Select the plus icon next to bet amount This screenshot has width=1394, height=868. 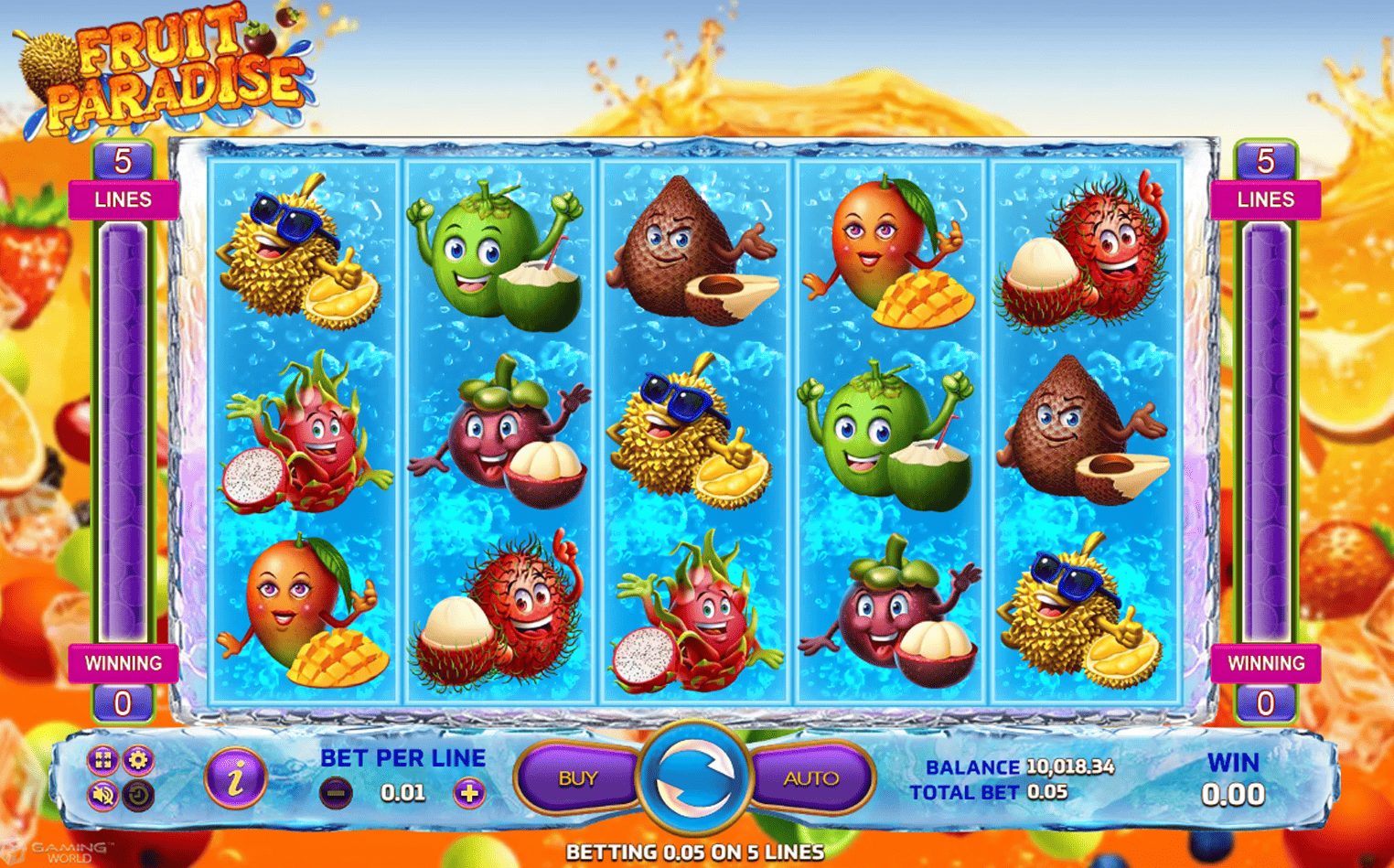tap(468, 793)
